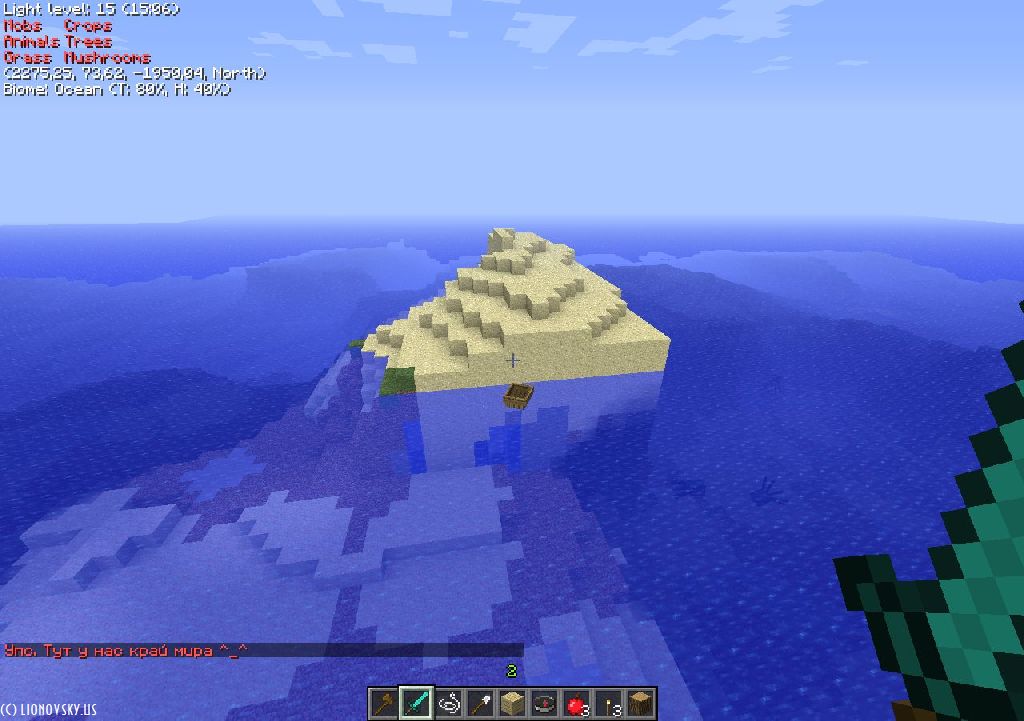Select the diamond sword hotbar slot
The width and height of the screenshot is (1024, 721).
[416, 703]
